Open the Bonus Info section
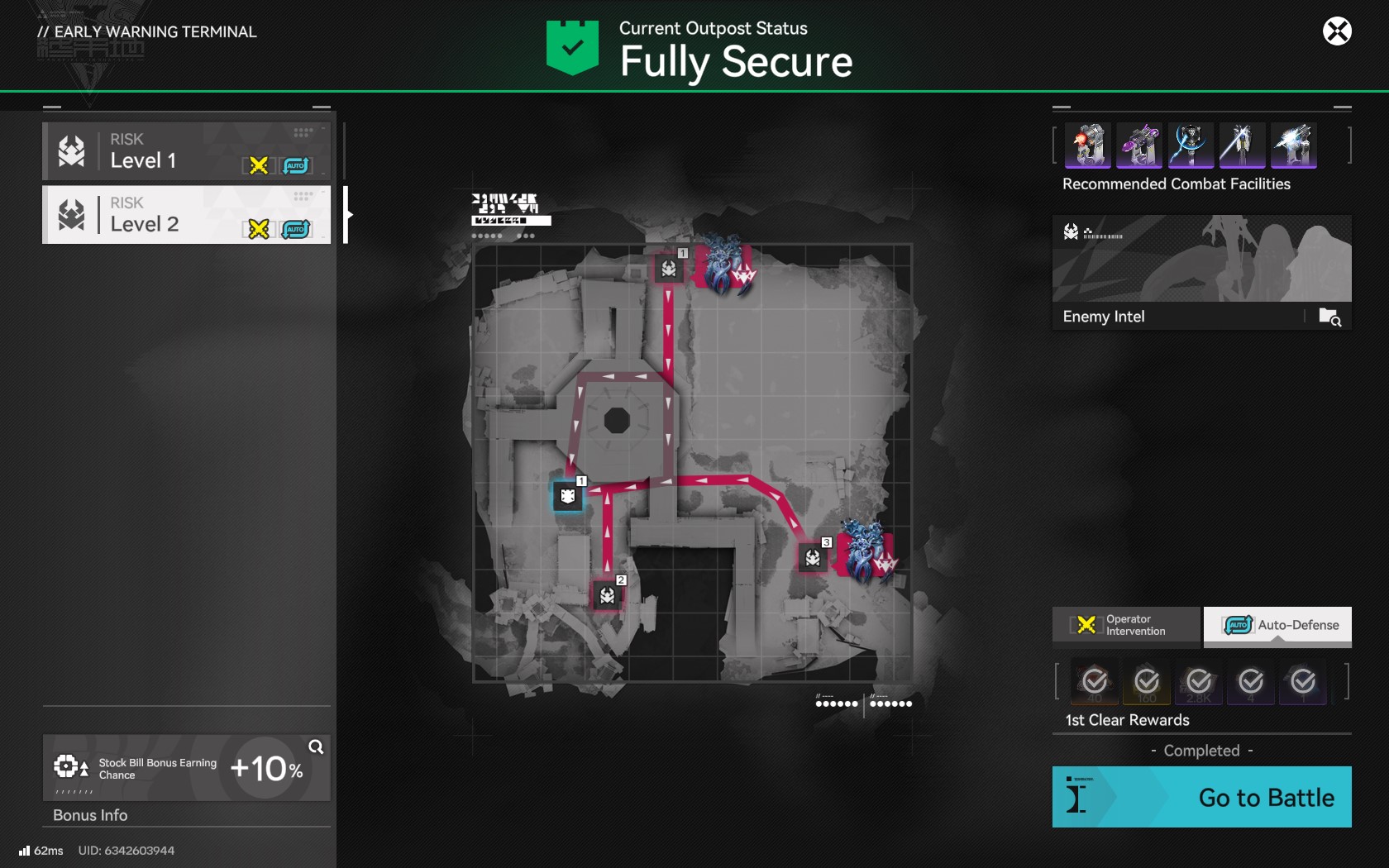Screen dimensions: 1389x868 (x=91, y=815)
